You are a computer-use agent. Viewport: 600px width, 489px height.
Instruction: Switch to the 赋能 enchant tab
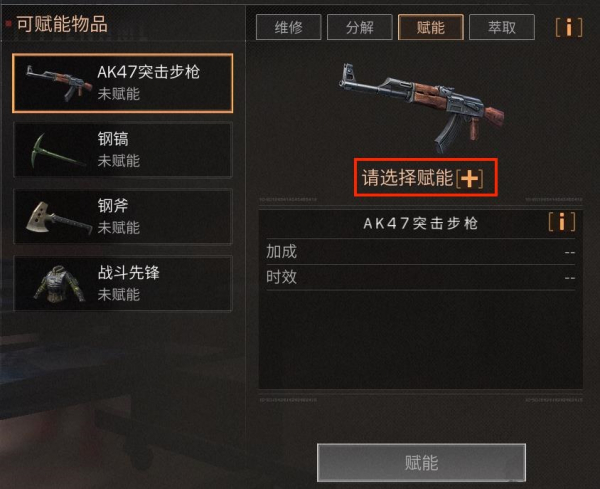tap(430, 27)
